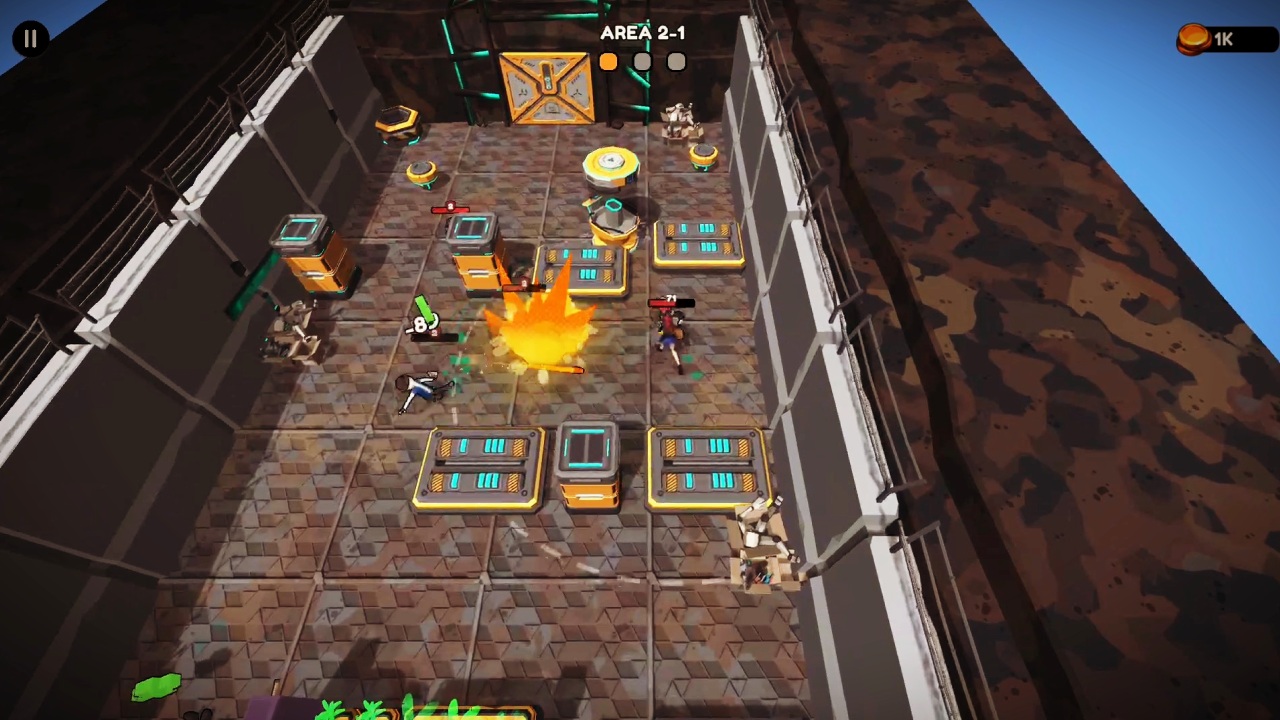Click the AREA 2-1 stage label
Viewport: 1280px width, 720px height.
click(643, 33)
